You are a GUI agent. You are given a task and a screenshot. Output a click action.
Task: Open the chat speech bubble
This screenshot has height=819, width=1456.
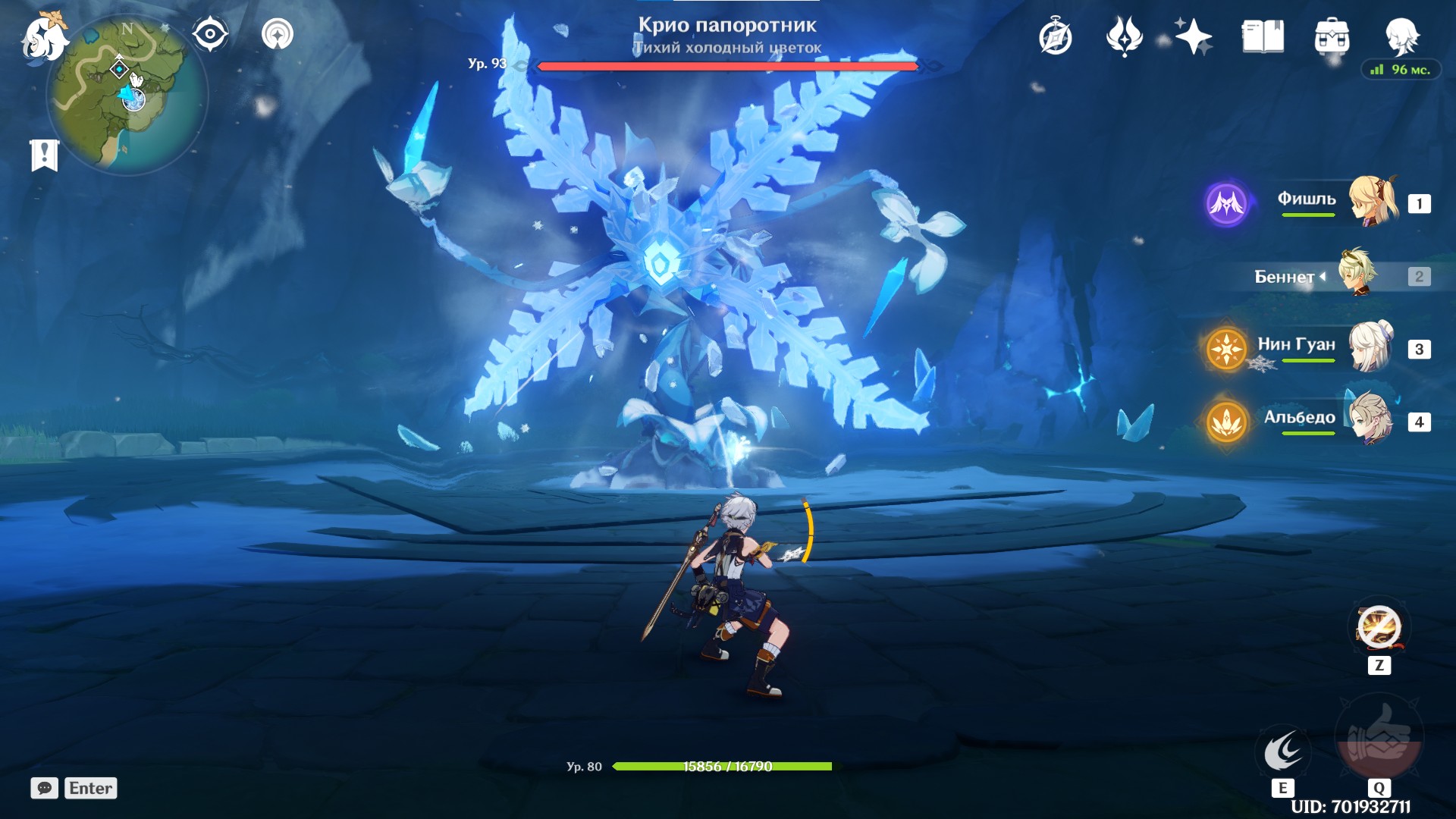pyautogui.click(x=45, y=788)
